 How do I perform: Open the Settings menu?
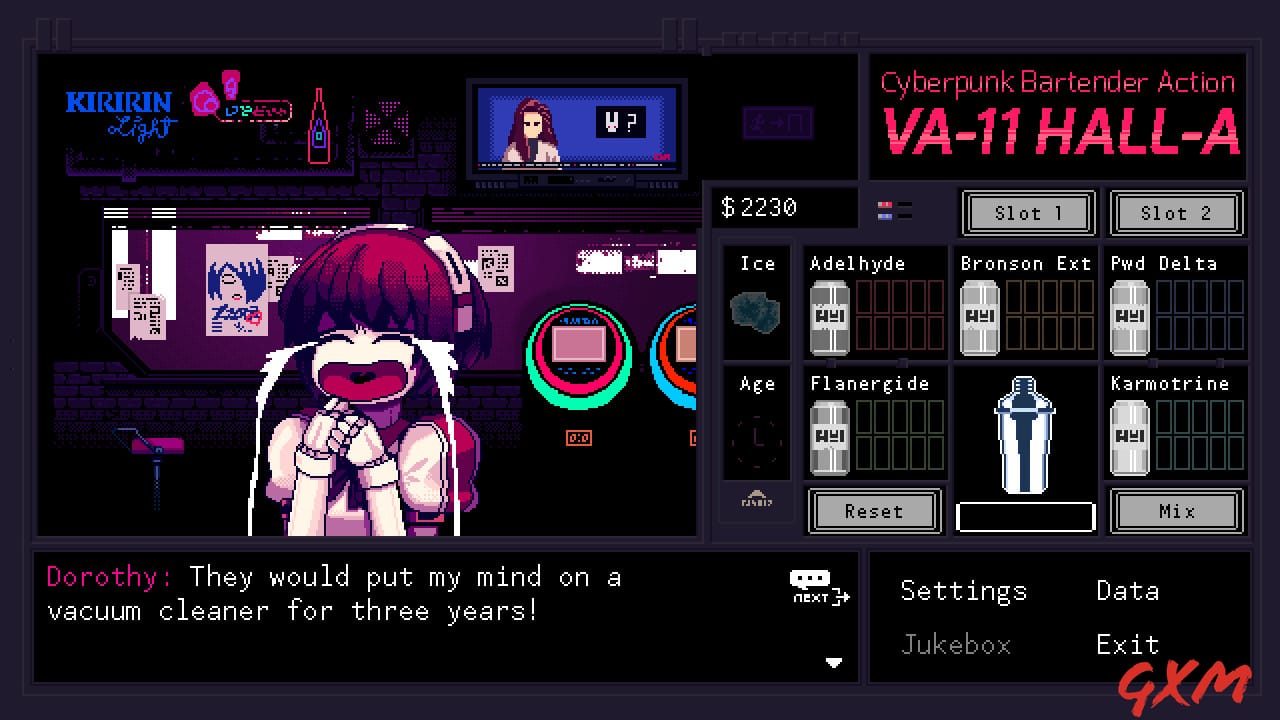tap(963, 591)
